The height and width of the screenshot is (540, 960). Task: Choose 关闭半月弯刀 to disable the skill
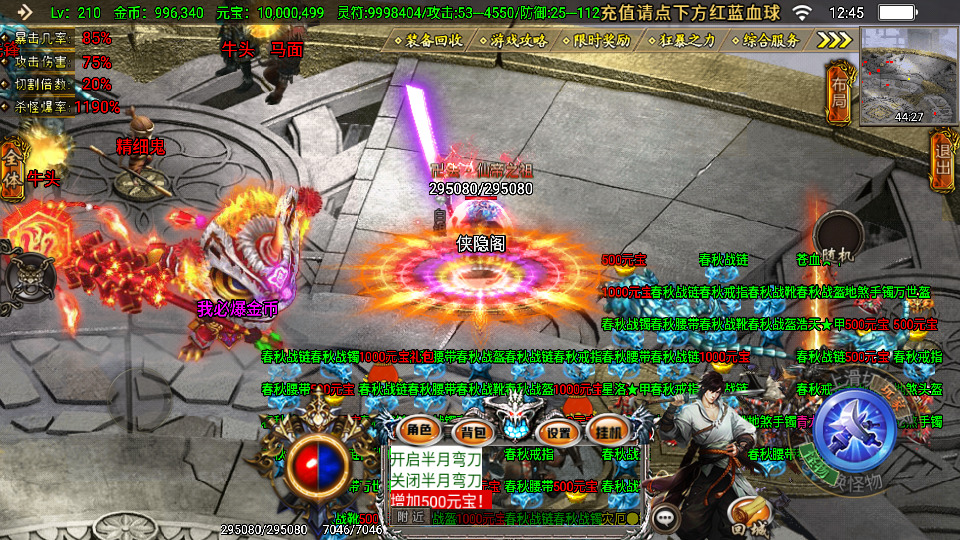(435, 479)
